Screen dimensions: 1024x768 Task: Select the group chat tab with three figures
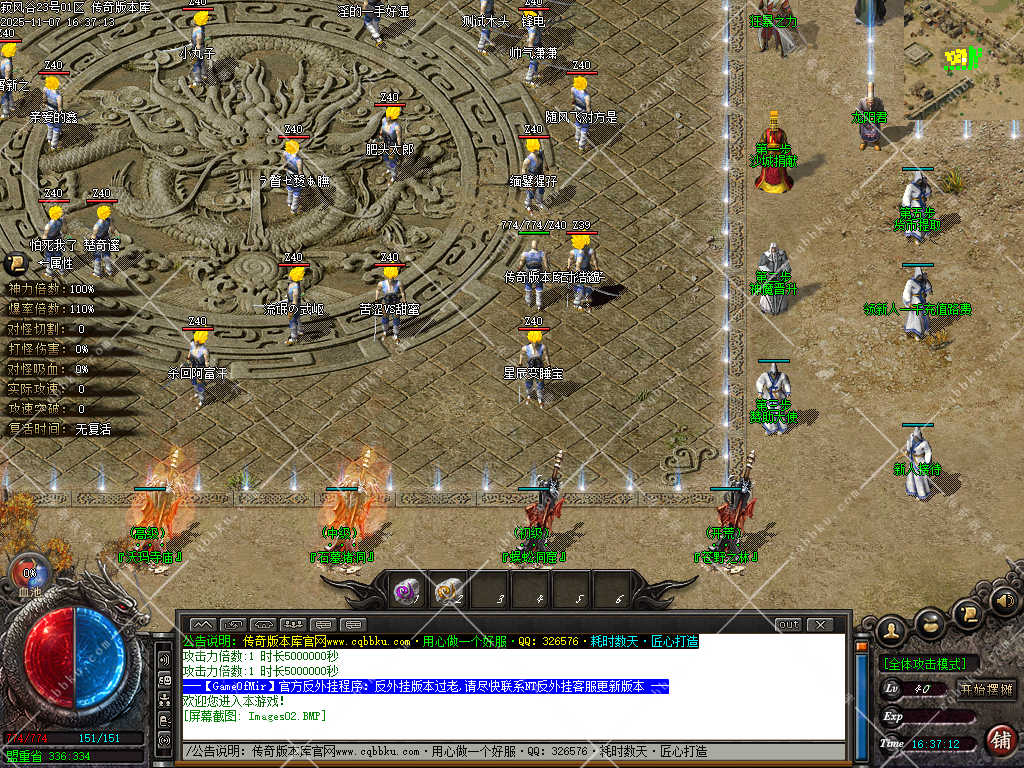click(293, 625)
